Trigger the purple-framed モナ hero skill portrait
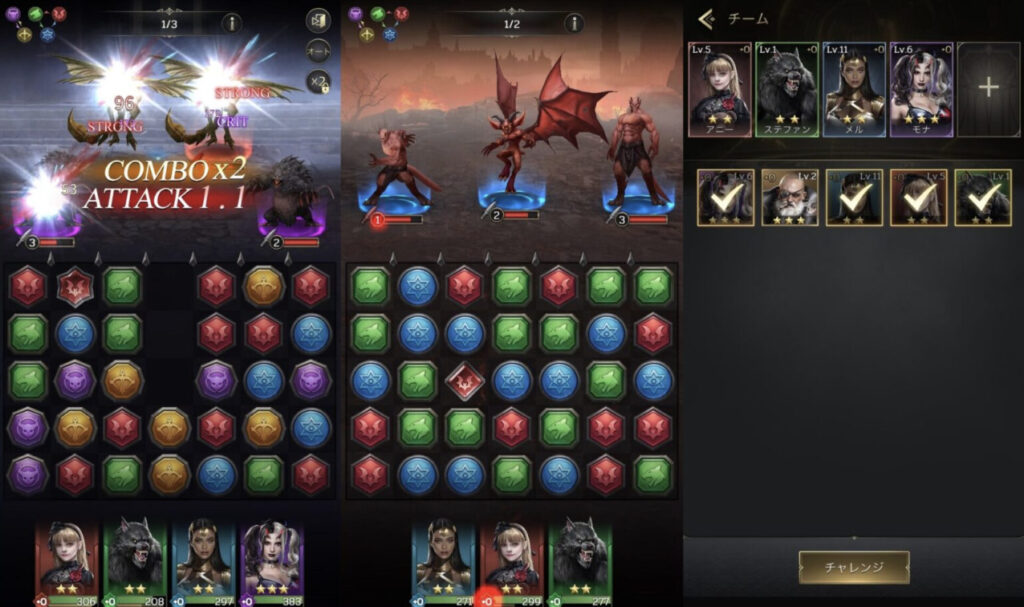1024x607 pixels. [x=272, y=559]
